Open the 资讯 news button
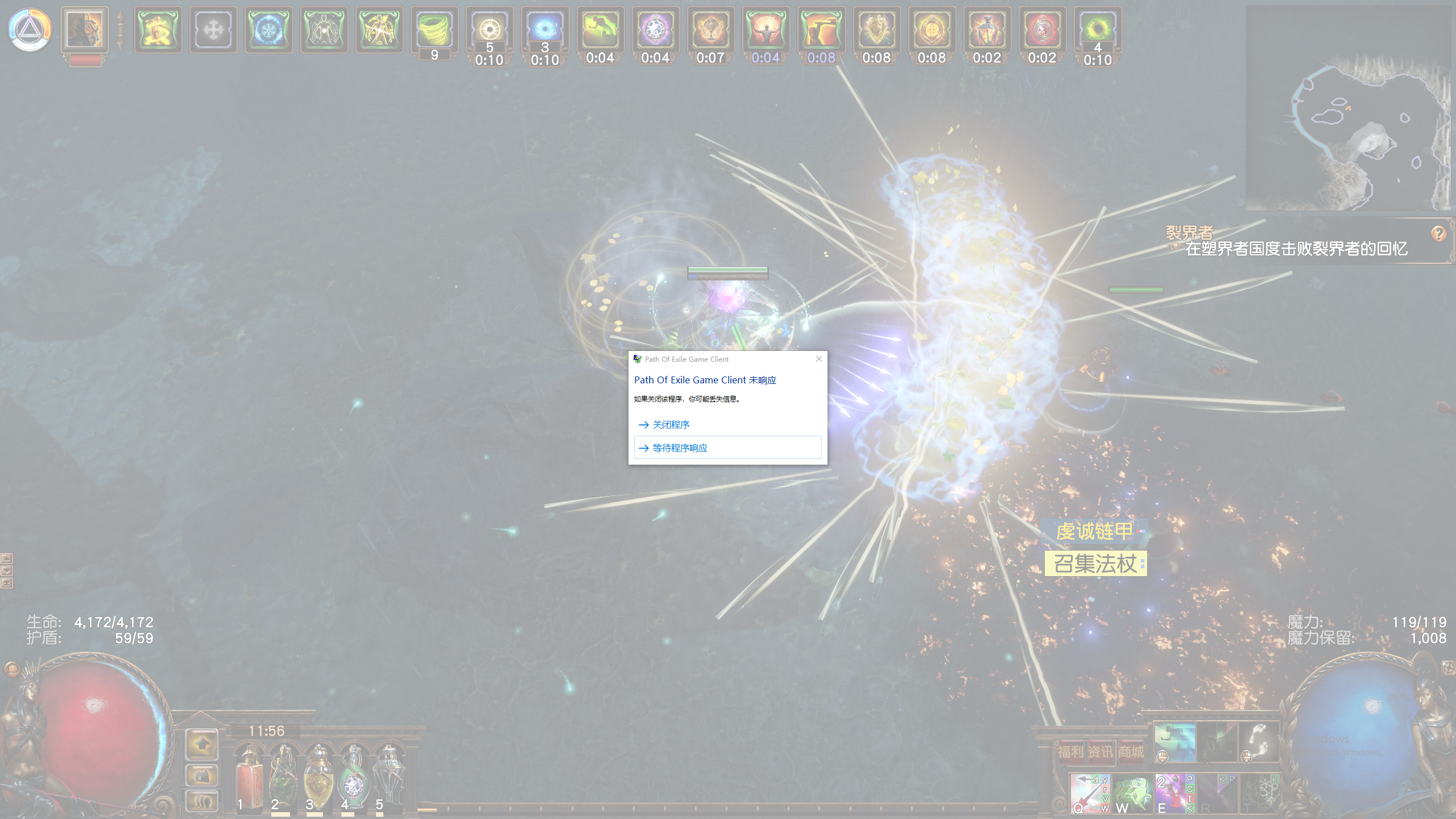This screenshot has width=1456, height=819. click(1101, 752)
